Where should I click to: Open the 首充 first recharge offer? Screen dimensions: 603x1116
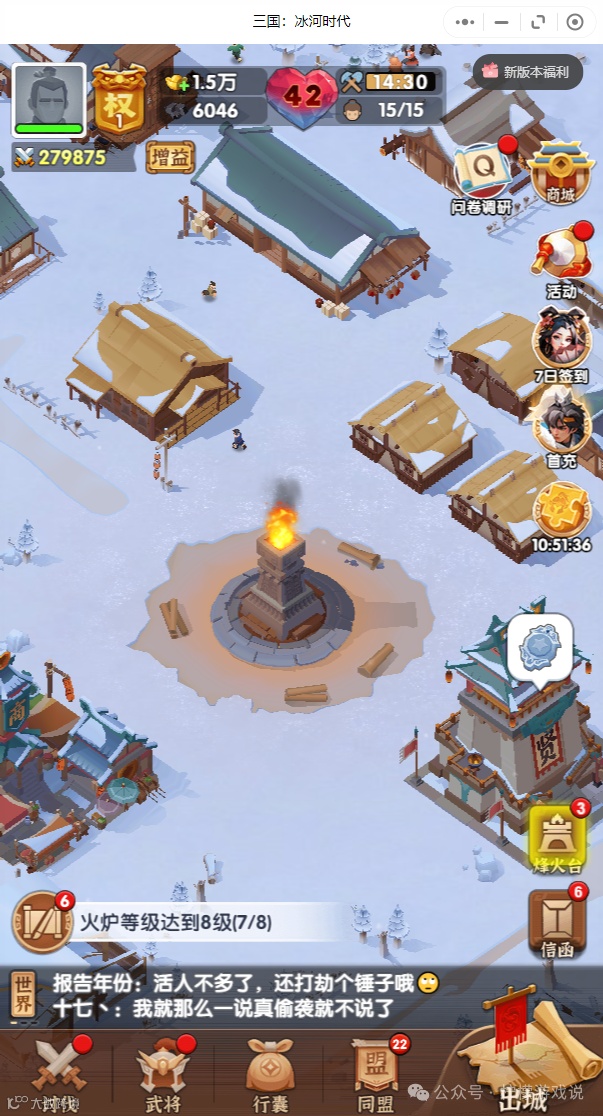[x=560, y=423]
